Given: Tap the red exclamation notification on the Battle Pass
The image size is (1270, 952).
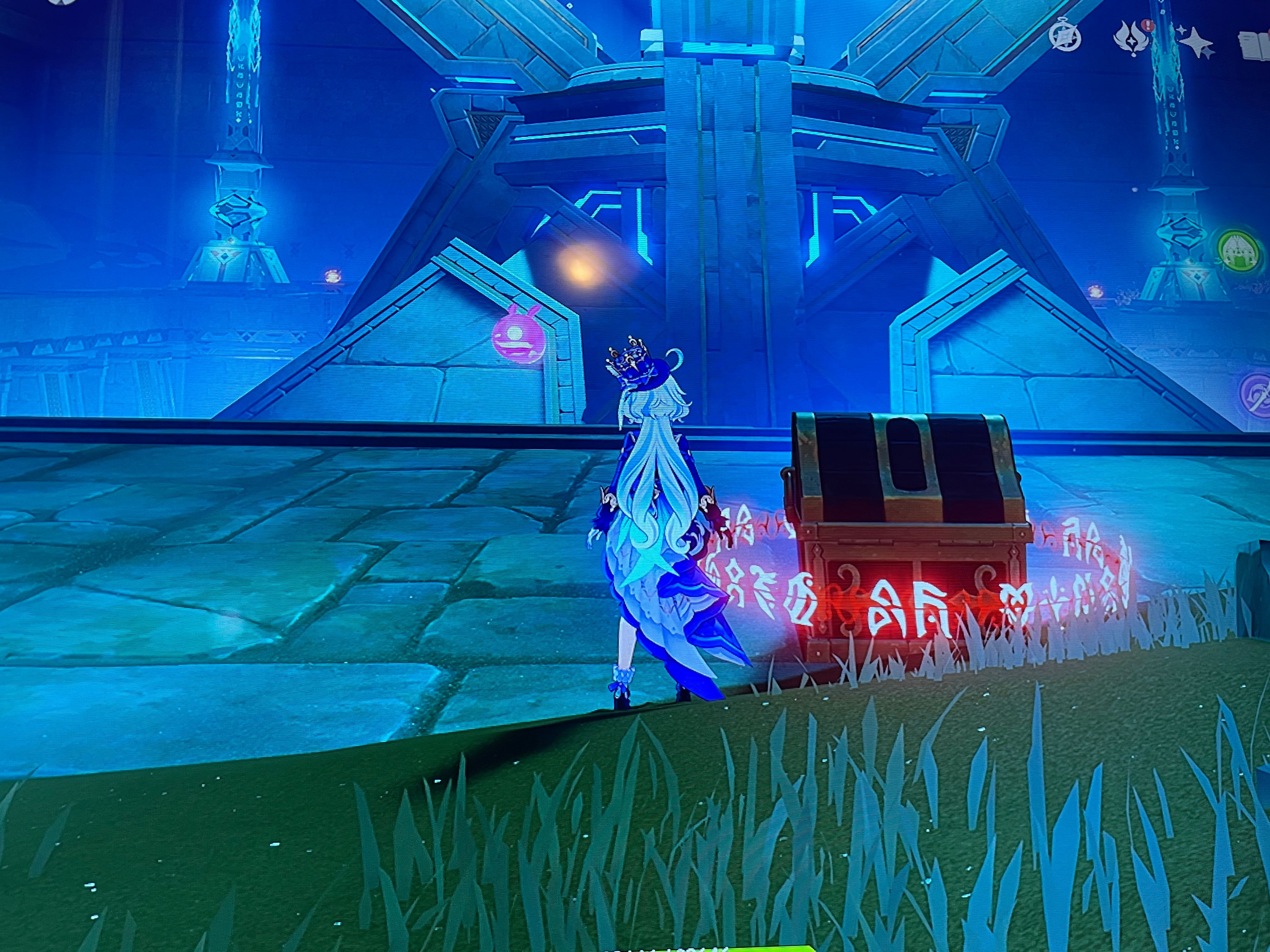Looking at the screenshot, I should pyautogui.click(x=1148, y=25).
